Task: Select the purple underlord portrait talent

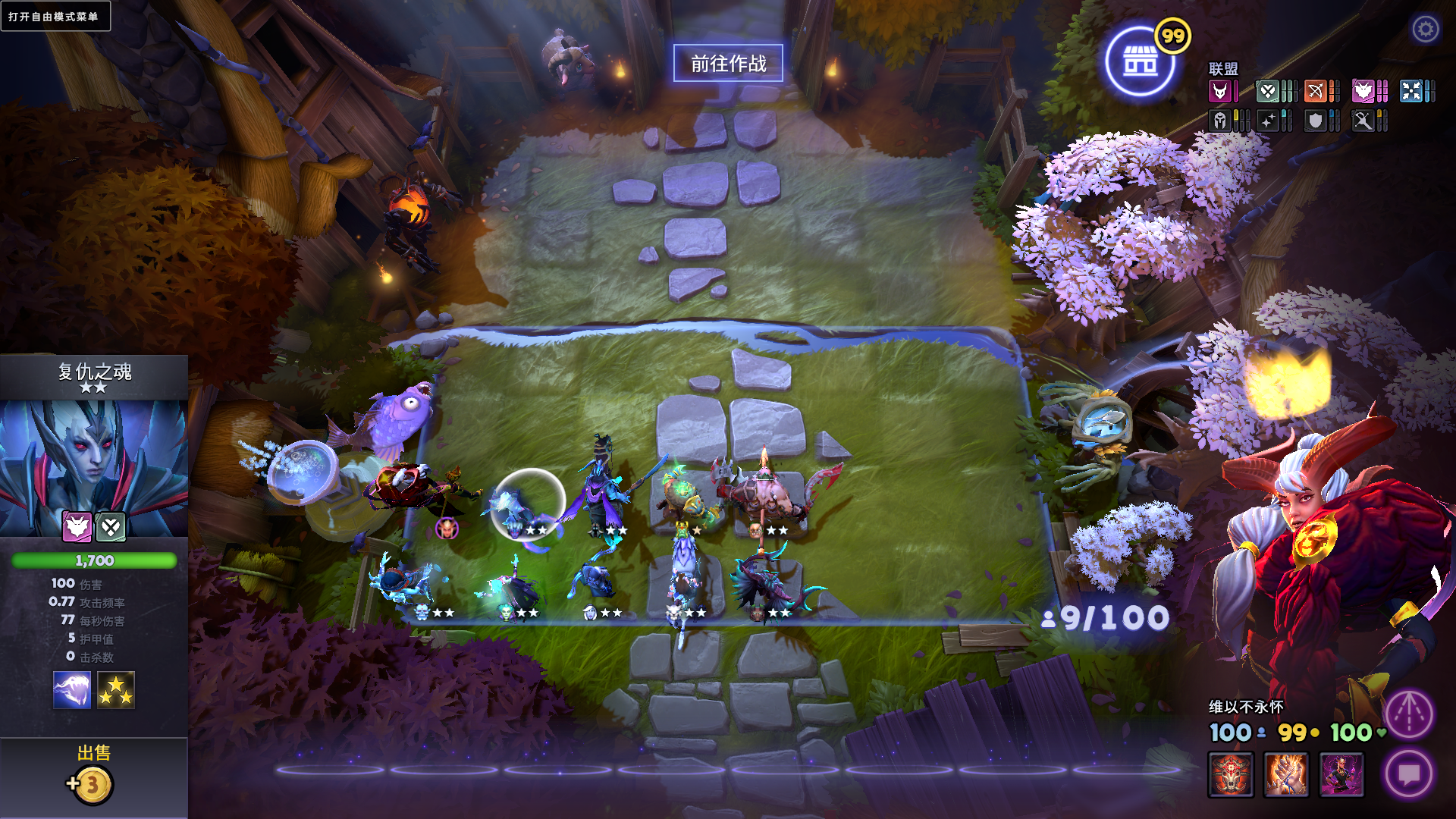Action: pos(1341,774)
